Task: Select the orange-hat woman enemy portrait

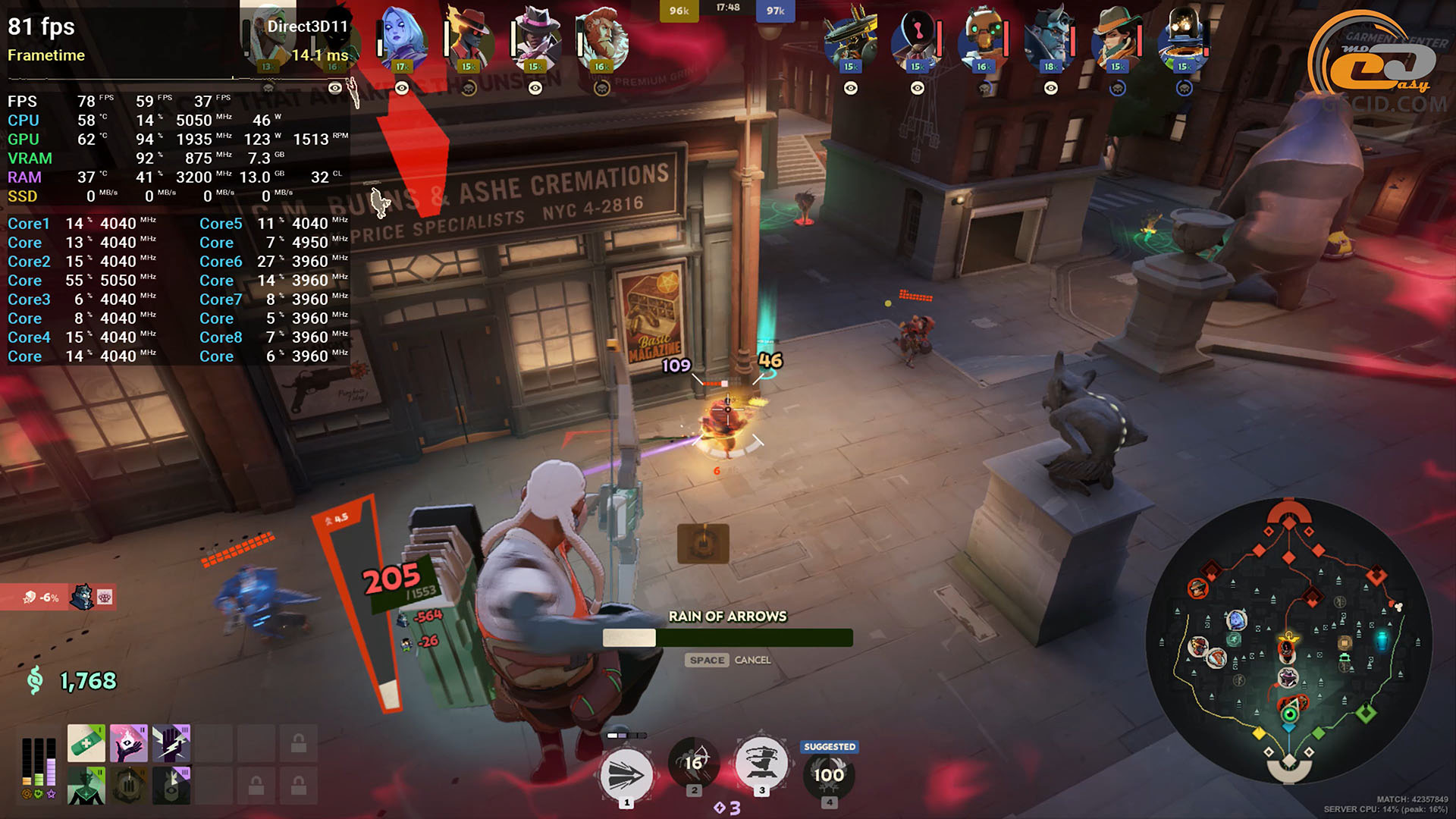Action: (x=1117, y=38)
